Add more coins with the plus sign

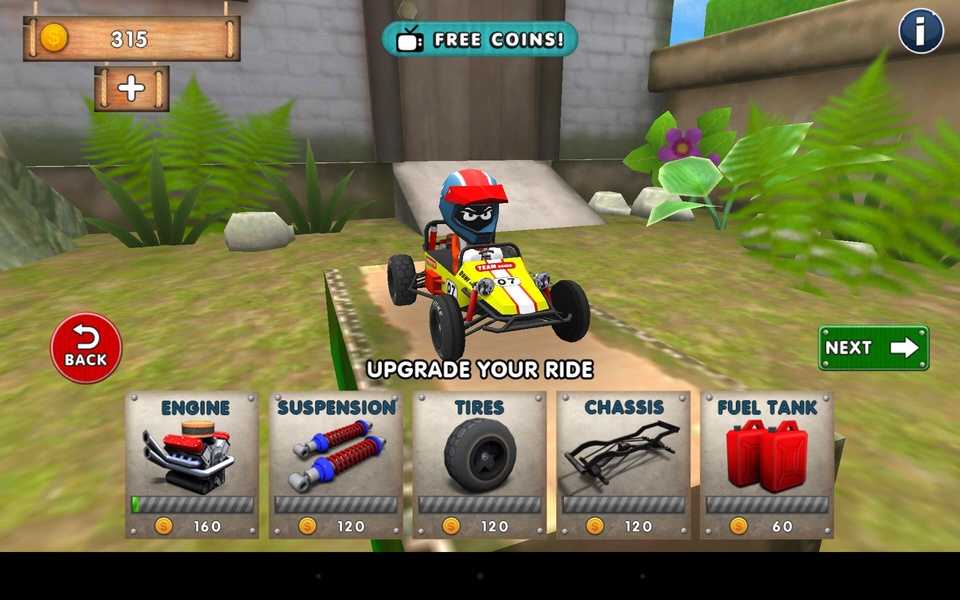[132, 88]
